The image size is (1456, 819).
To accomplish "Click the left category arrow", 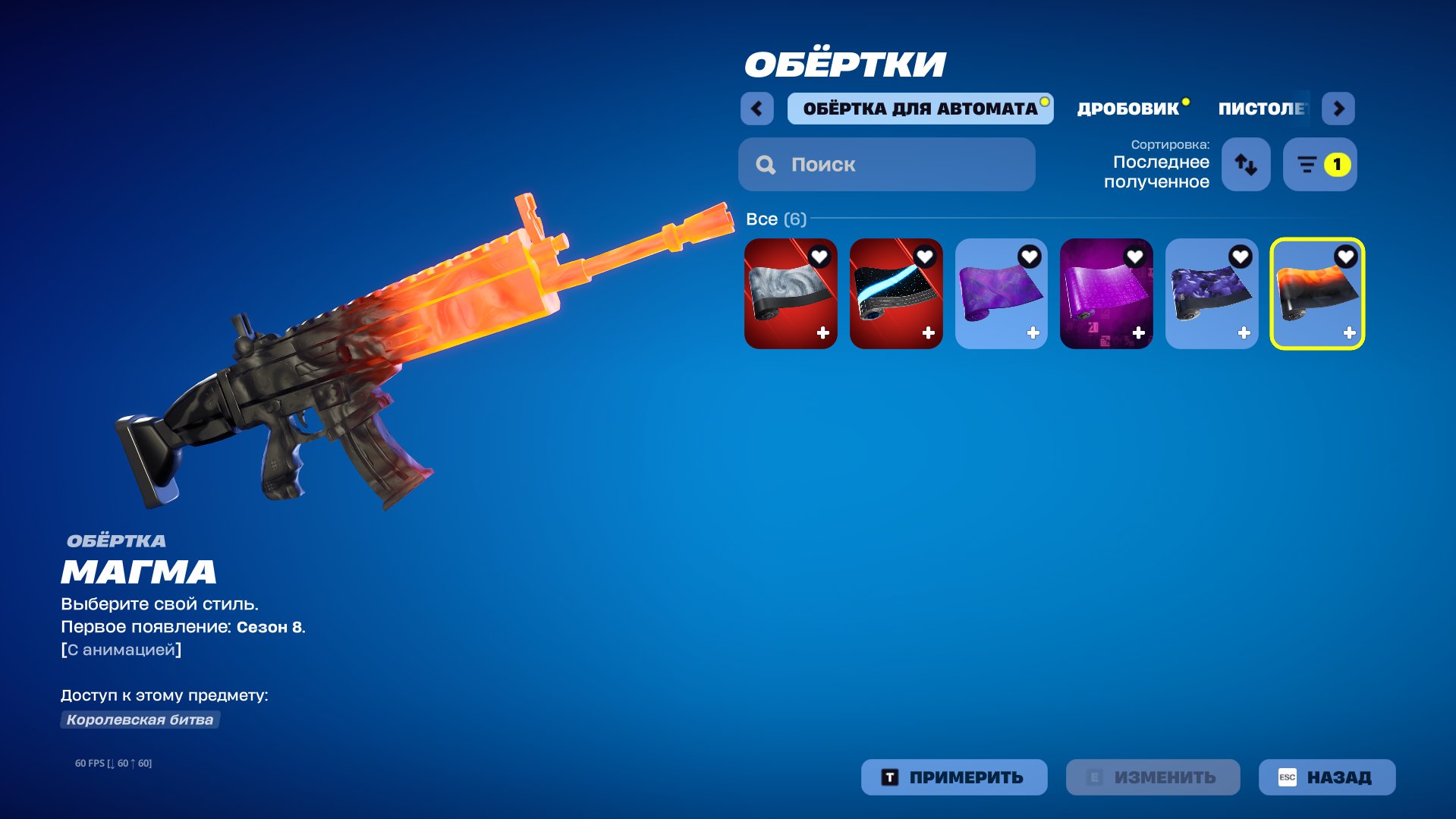I will [756, 108].
